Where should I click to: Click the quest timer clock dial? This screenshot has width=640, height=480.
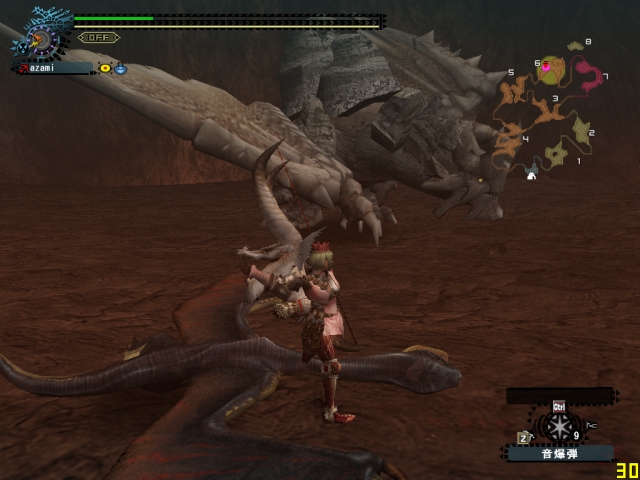(x=41, y=40)
